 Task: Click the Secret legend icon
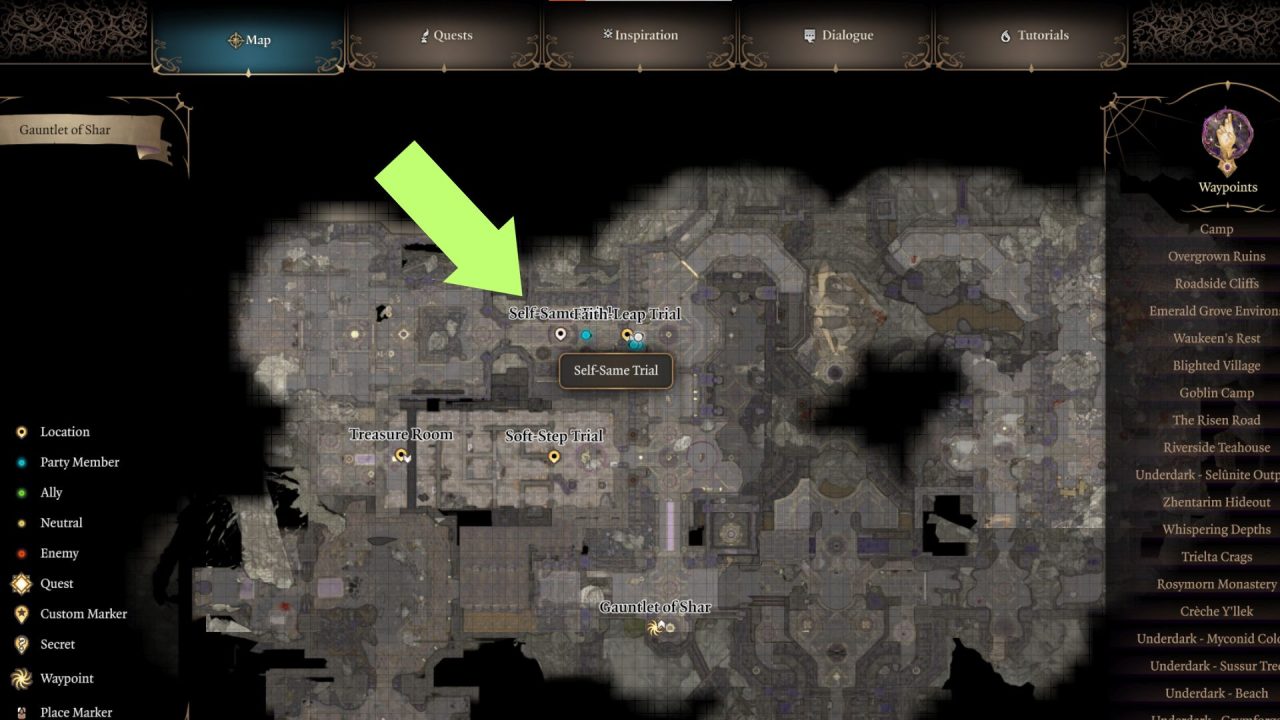click(x=21, y=644)
